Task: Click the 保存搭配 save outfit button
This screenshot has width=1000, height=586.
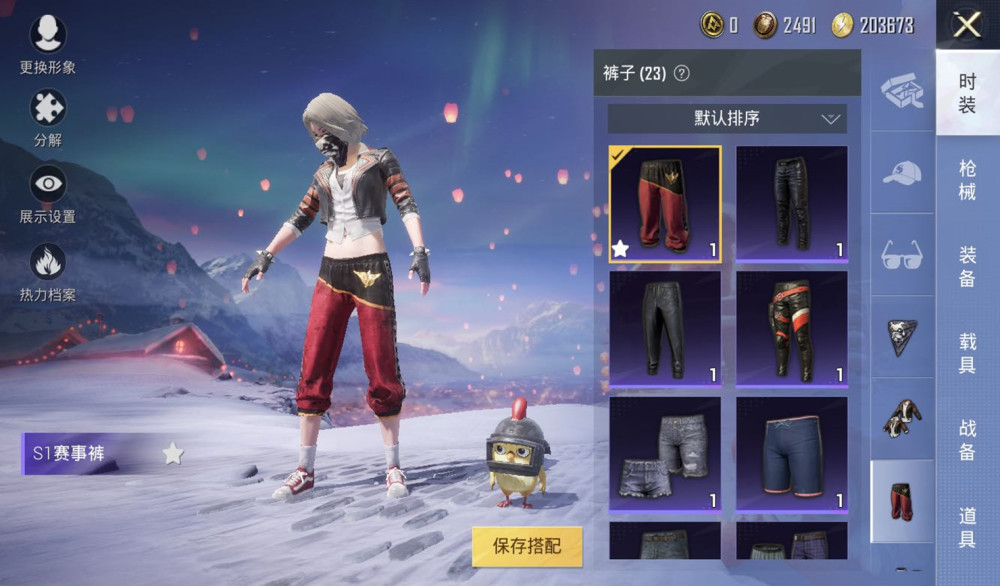Action: (x=527, y=546)
